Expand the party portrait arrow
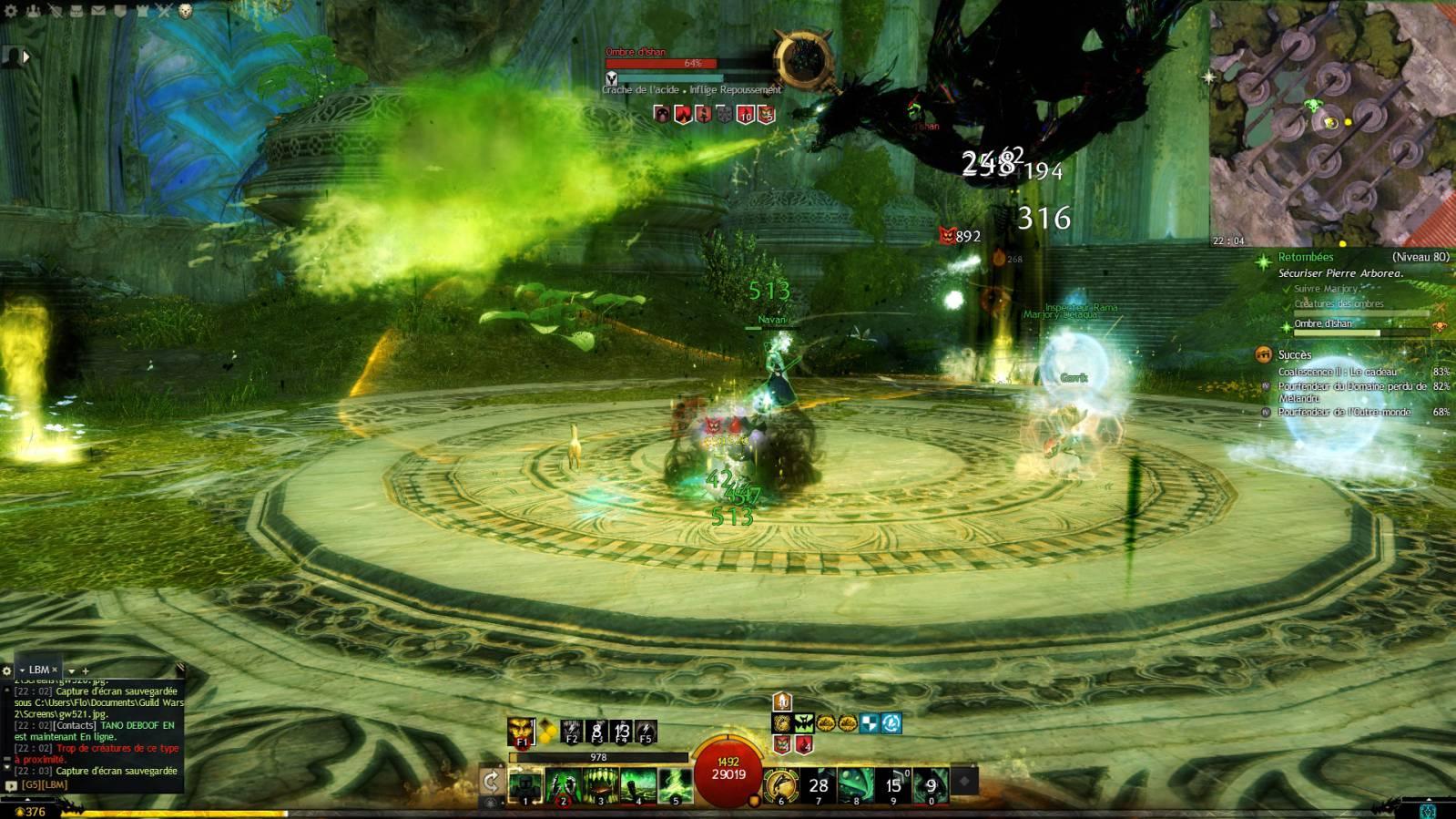This screenshot has width=1456, height=819. point(26,56)
